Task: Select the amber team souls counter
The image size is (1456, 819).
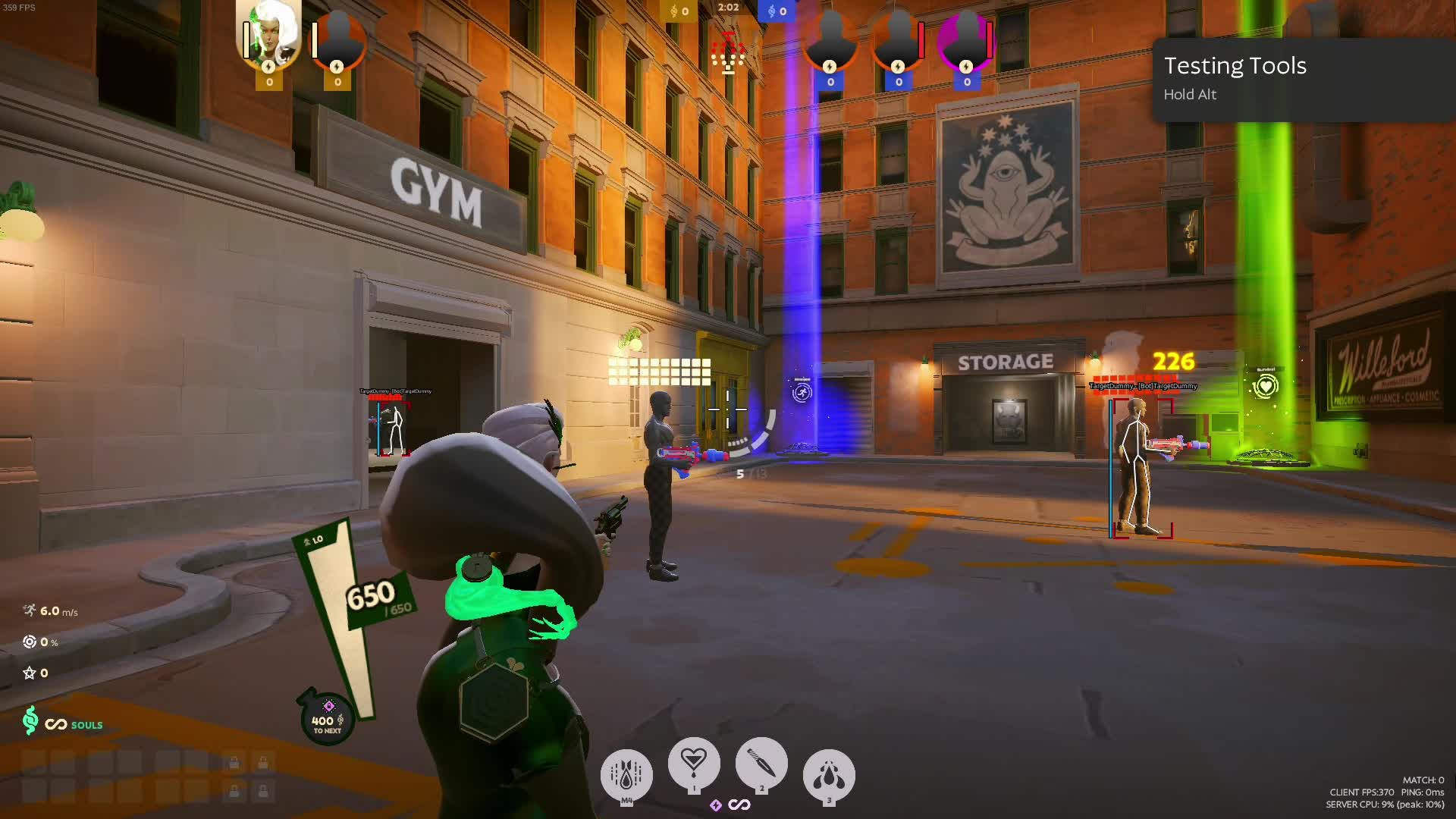Action: (679, 11)
